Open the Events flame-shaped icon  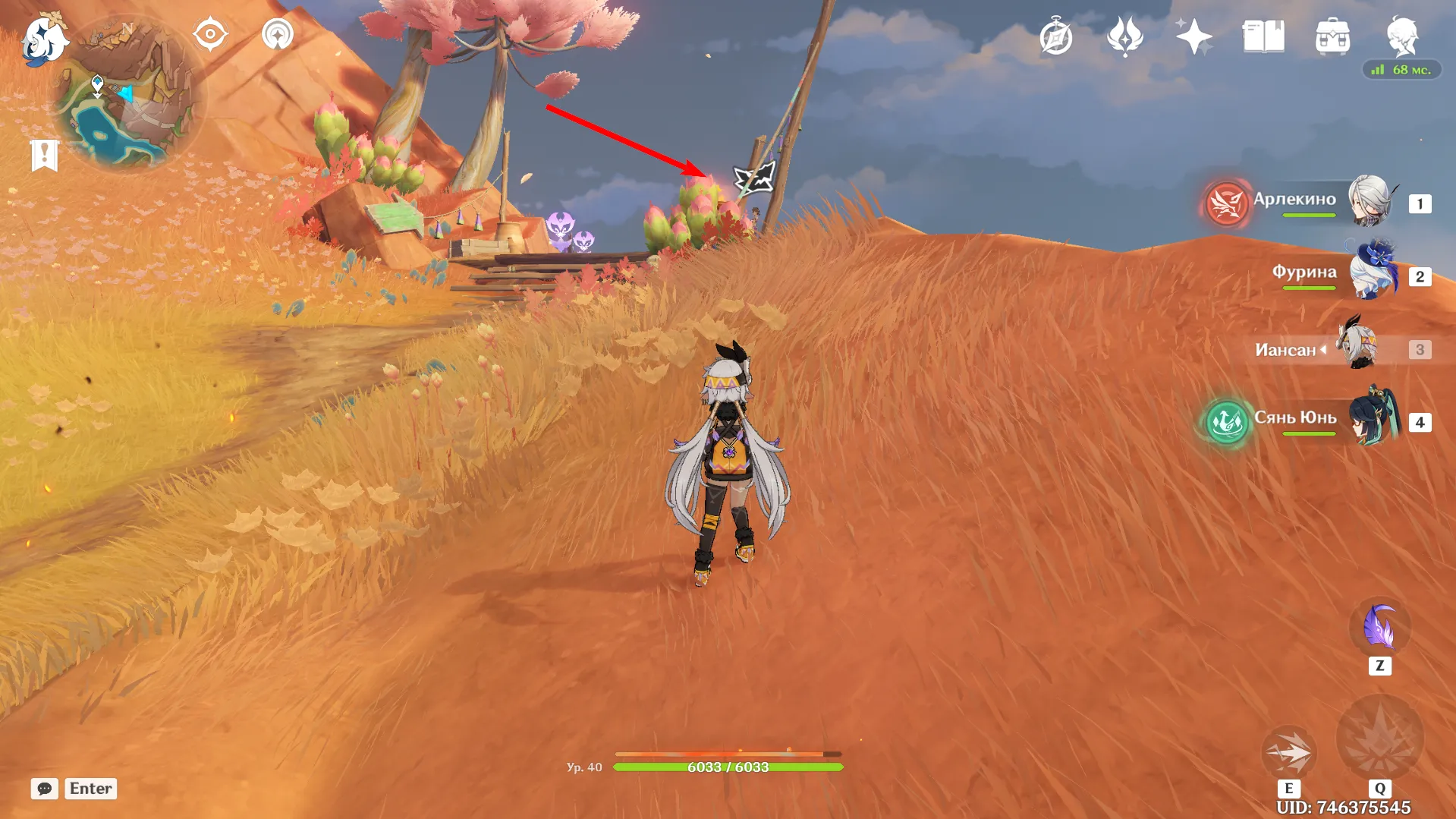pos(1124,36)
